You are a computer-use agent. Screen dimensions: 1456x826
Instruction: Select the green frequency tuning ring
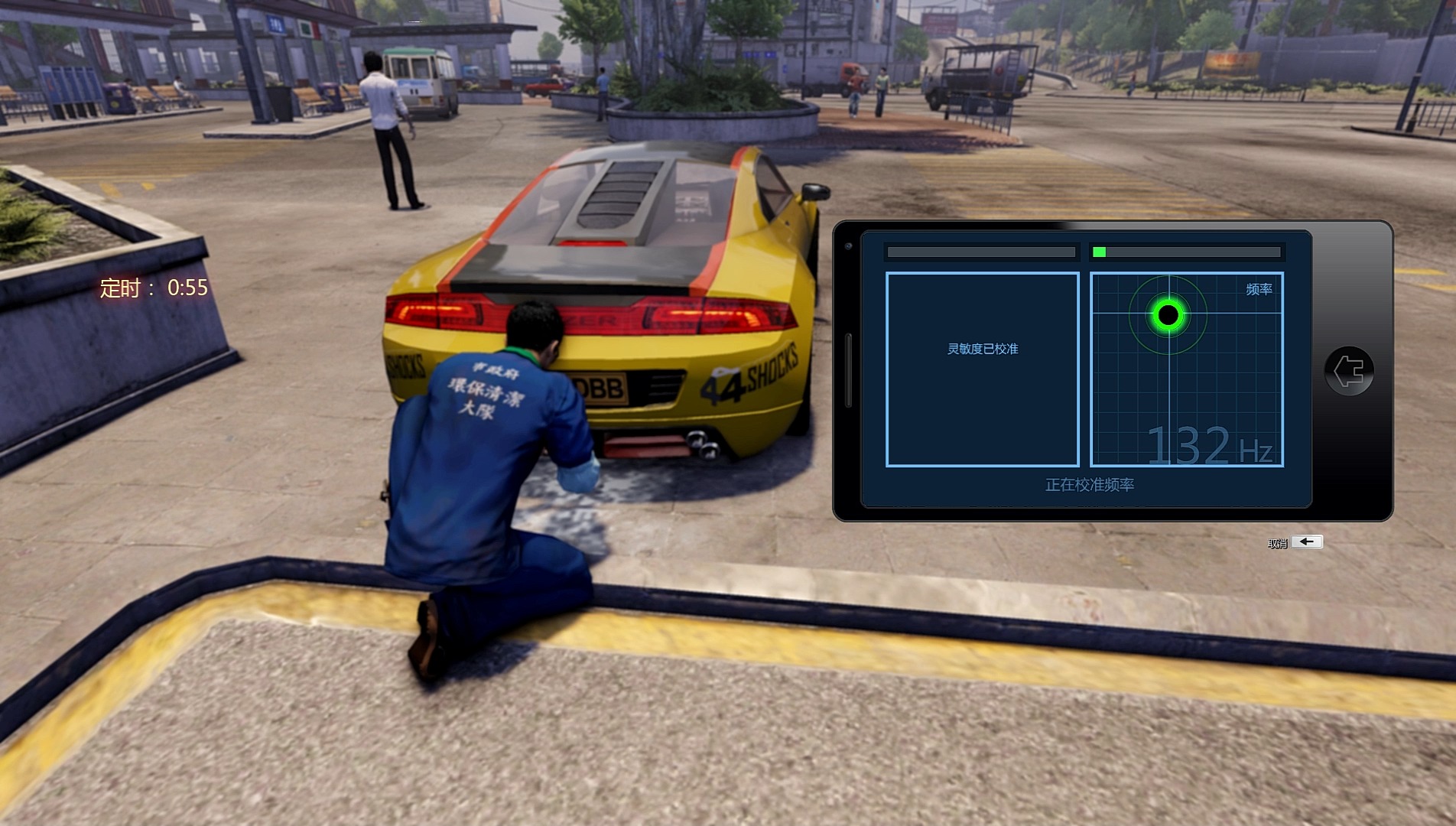coord(1168,315)
